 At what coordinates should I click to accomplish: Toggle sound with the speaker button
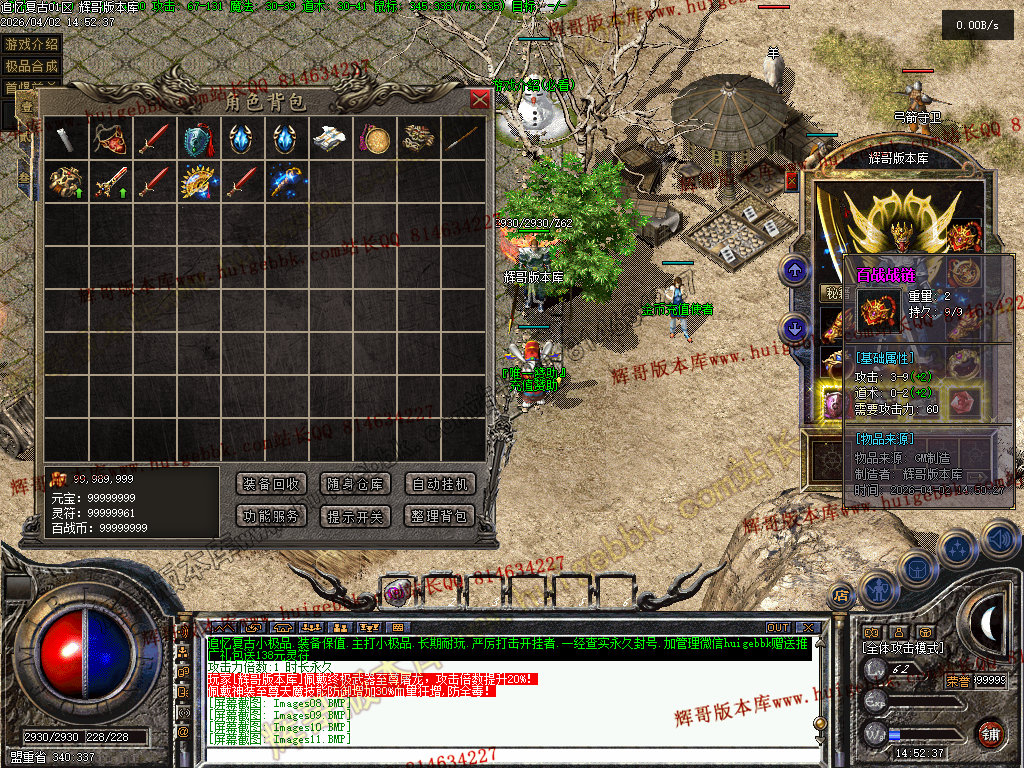point(1000,539)
